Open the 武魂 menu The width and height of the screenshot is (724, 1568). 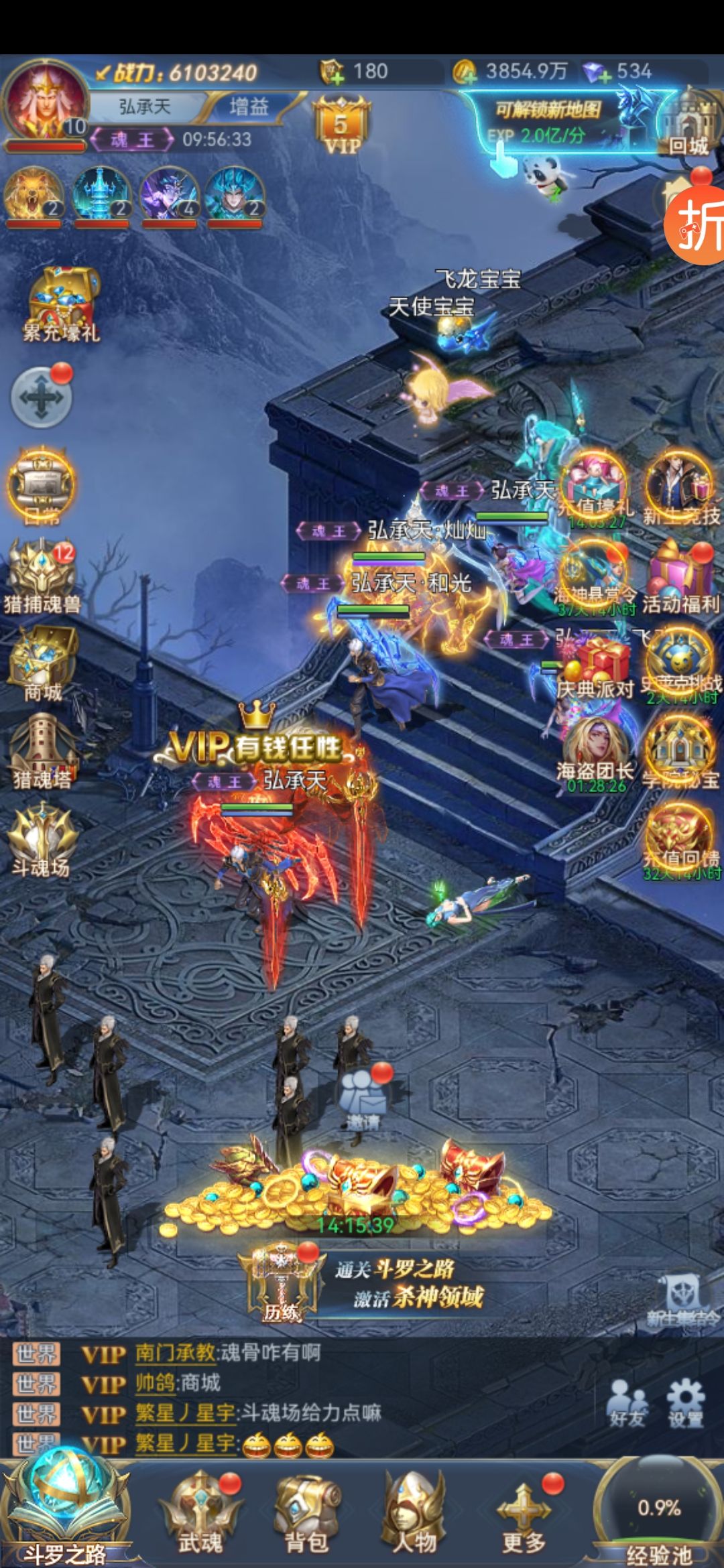200,1512
